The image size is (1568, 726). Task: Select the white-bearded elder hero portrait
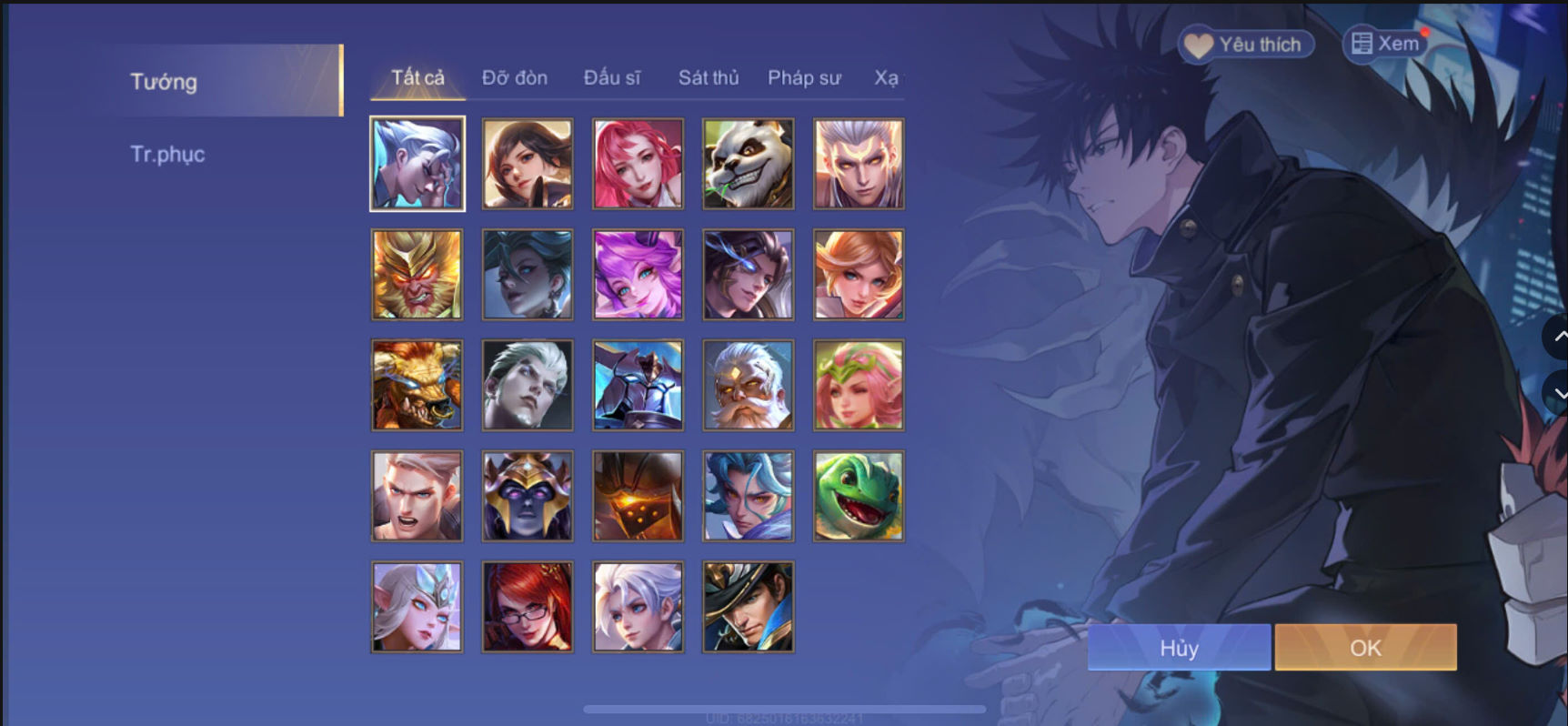click(x=748, y=385)
